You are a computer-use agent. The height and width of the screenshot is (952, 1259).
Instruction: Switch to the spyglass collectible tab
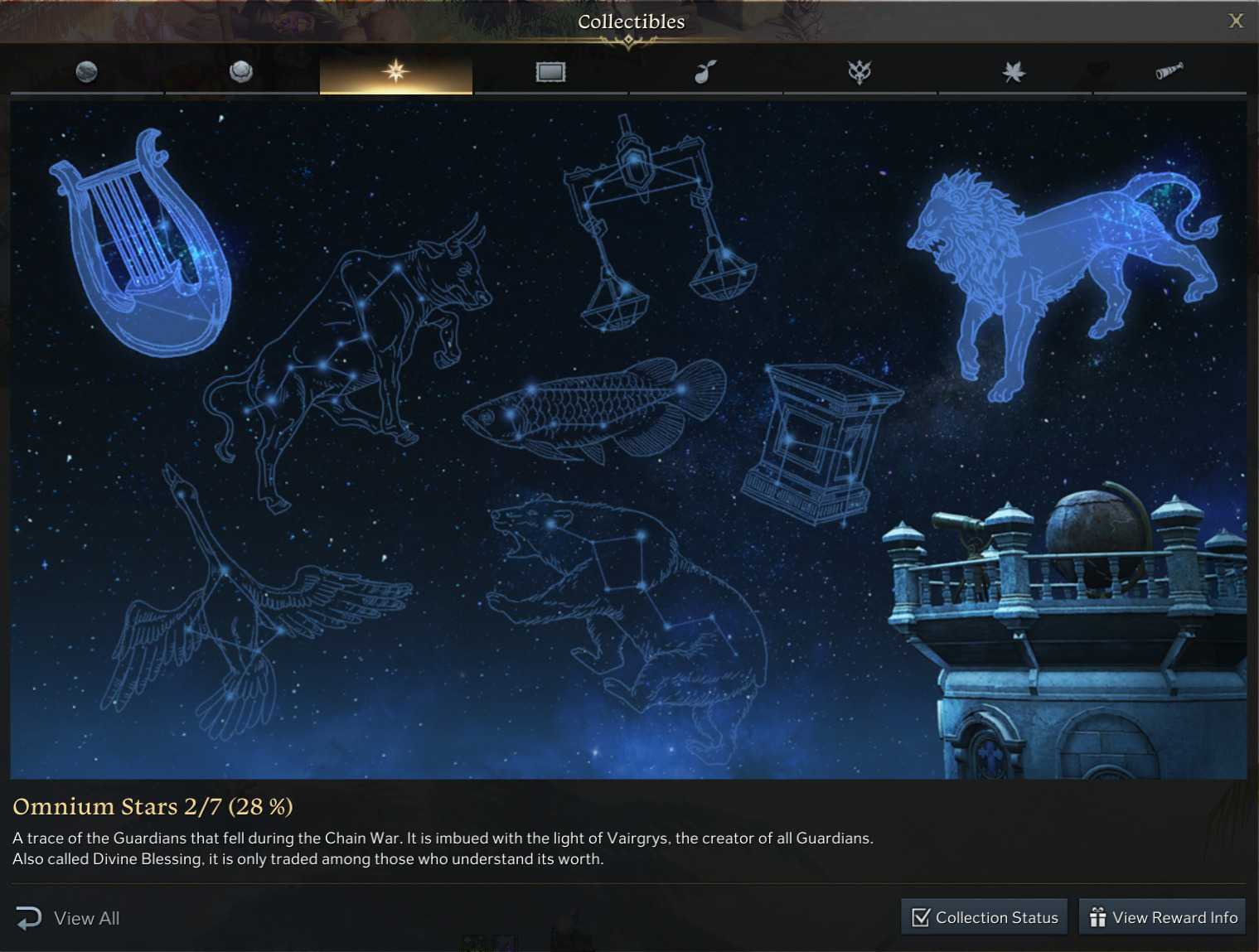pos(1169,72)
